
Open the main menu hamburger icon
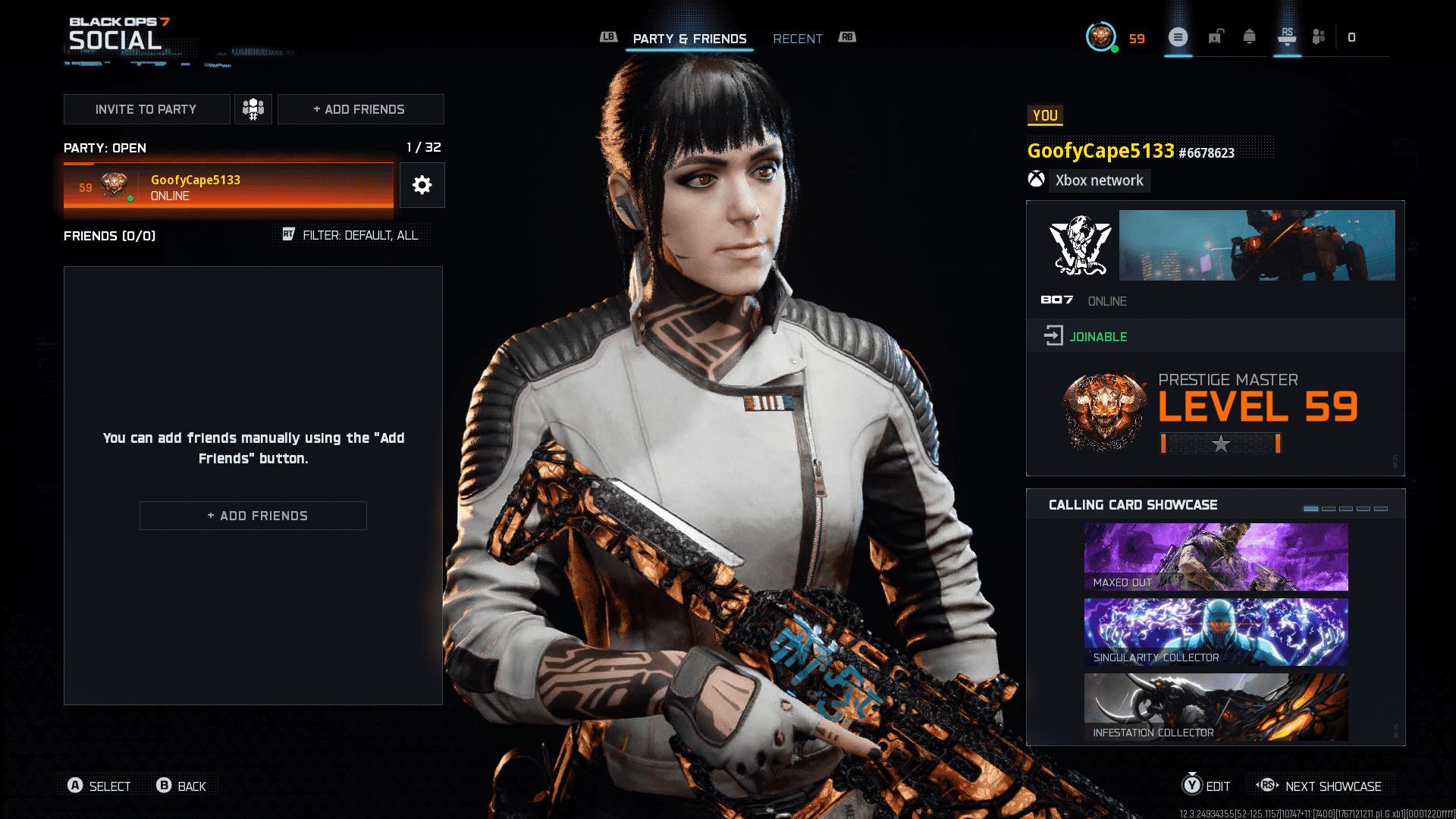(x=1178, y=36)
